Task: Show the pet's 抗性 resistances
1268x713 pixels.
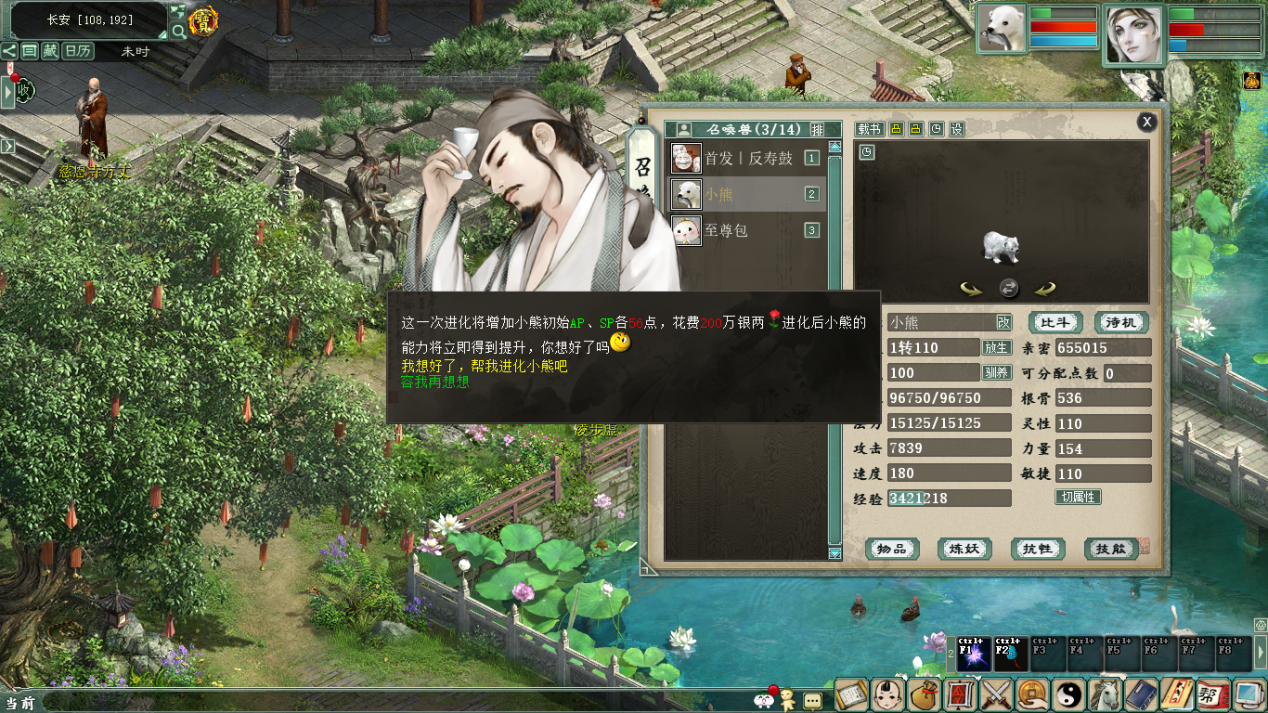Action: (x=1037, y=549)
